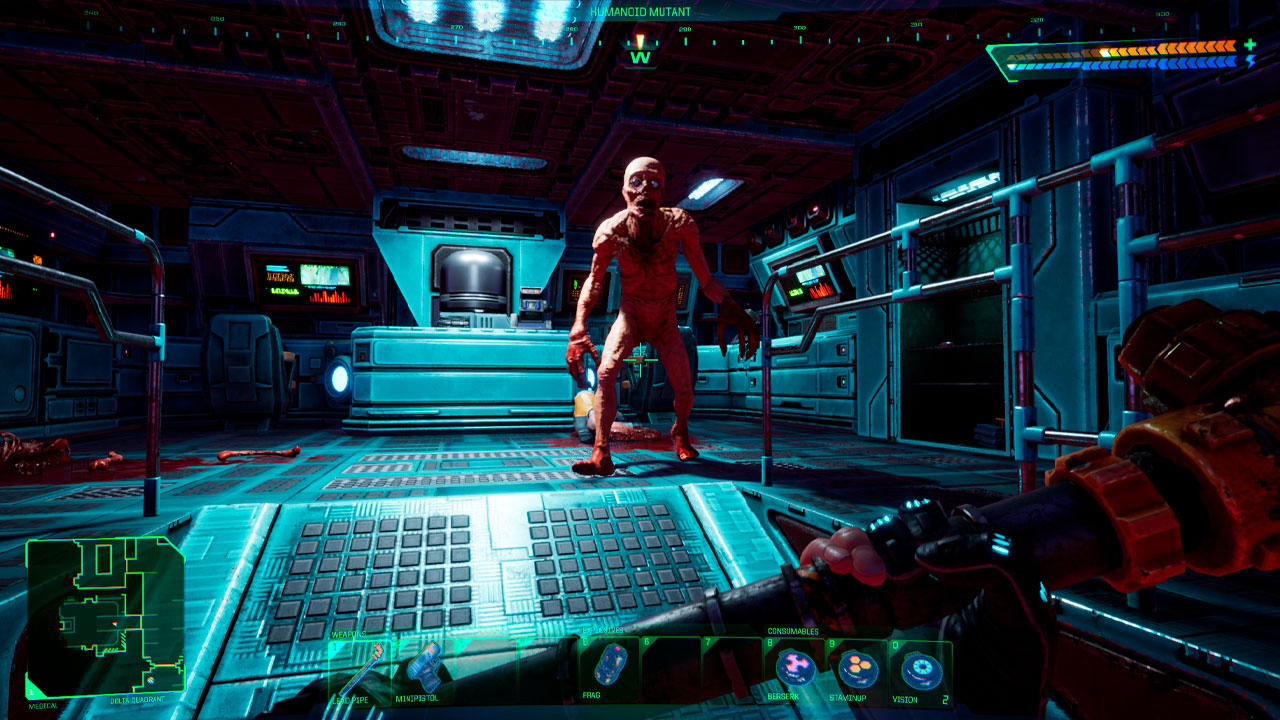Select the Vision patch slot
Image resolution: width=1280 pixels, height=720 pixels.
(x=919, y=668)
